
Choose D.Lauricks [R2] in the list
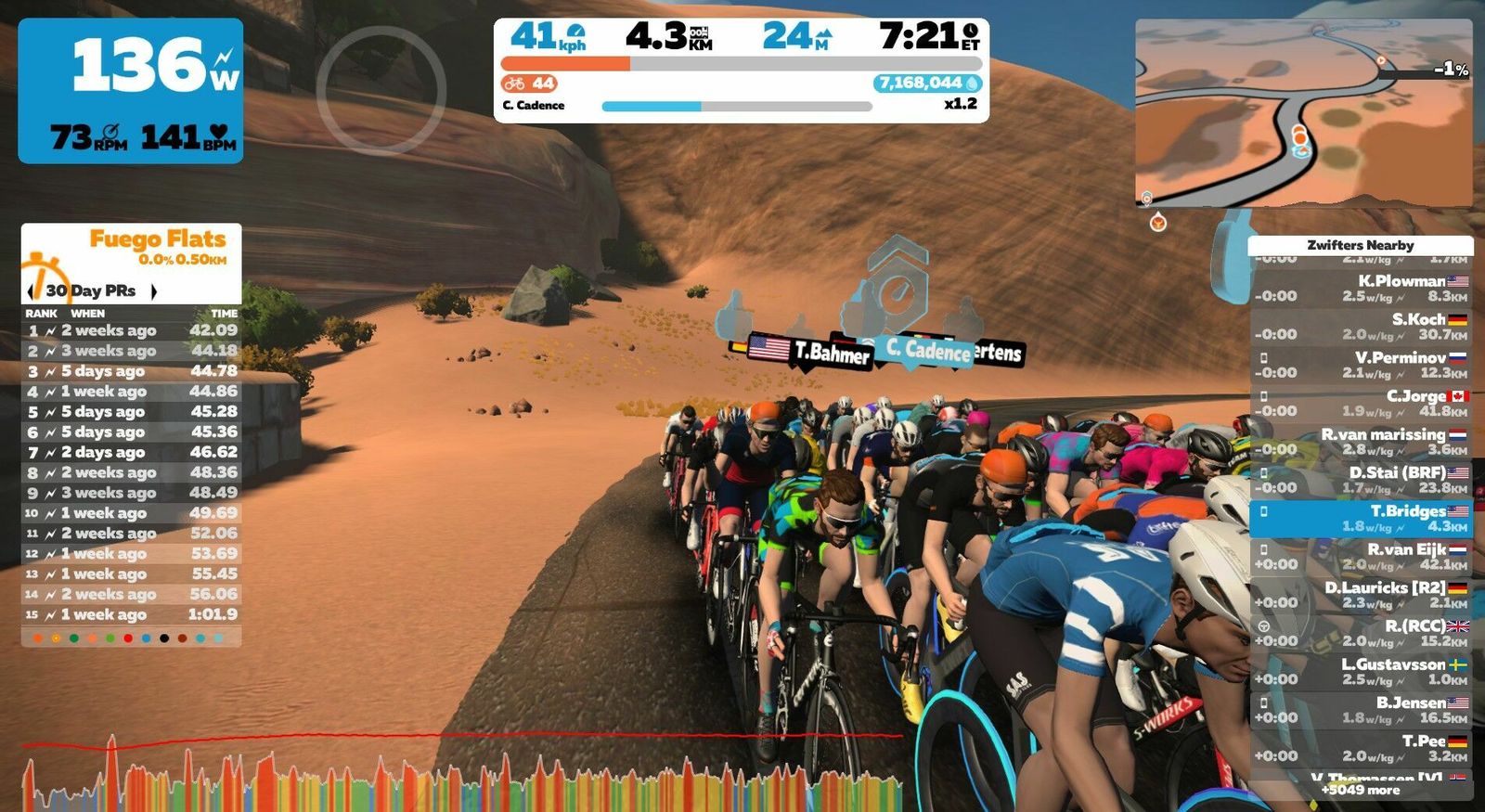click(1360, 595)
